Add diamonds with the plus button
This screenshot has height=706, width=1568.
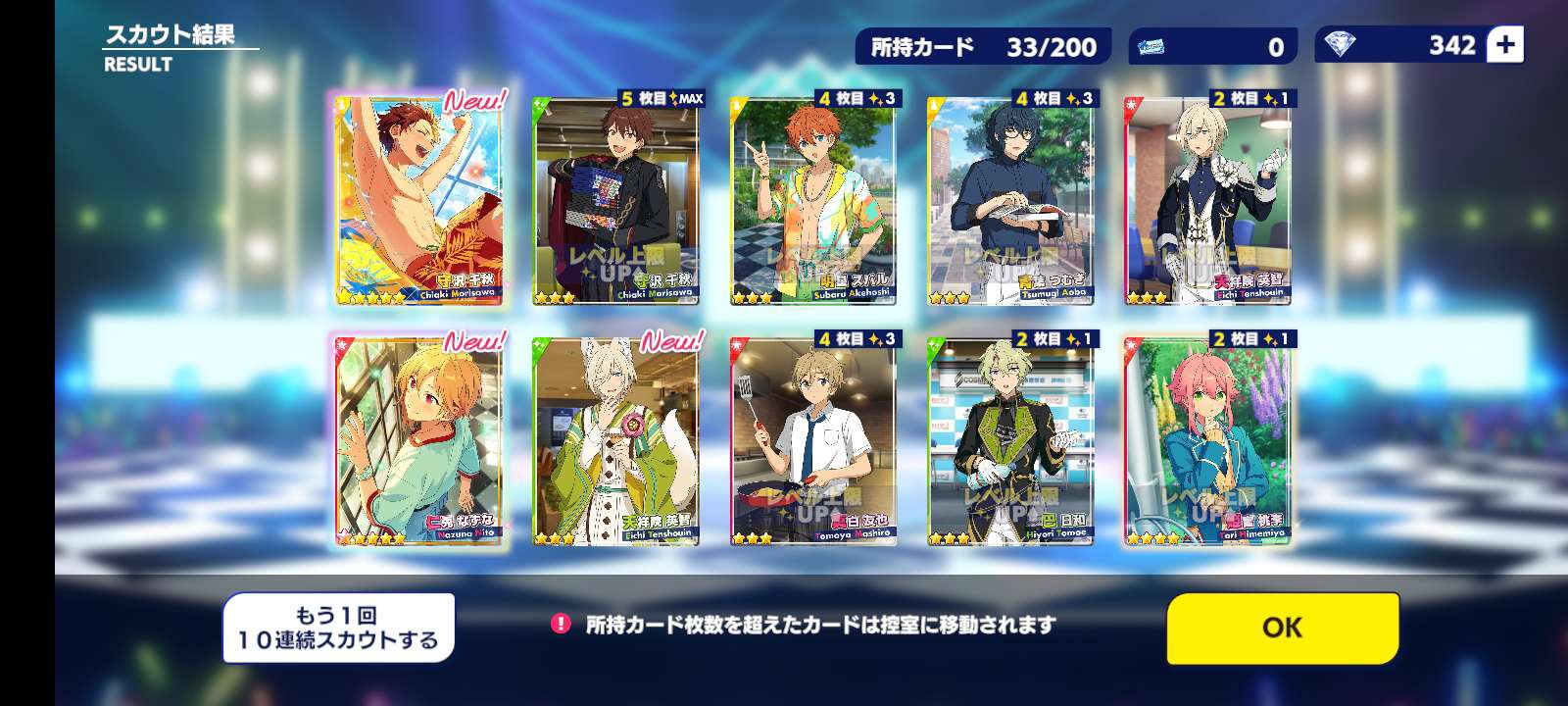(x=1505, y=45)
